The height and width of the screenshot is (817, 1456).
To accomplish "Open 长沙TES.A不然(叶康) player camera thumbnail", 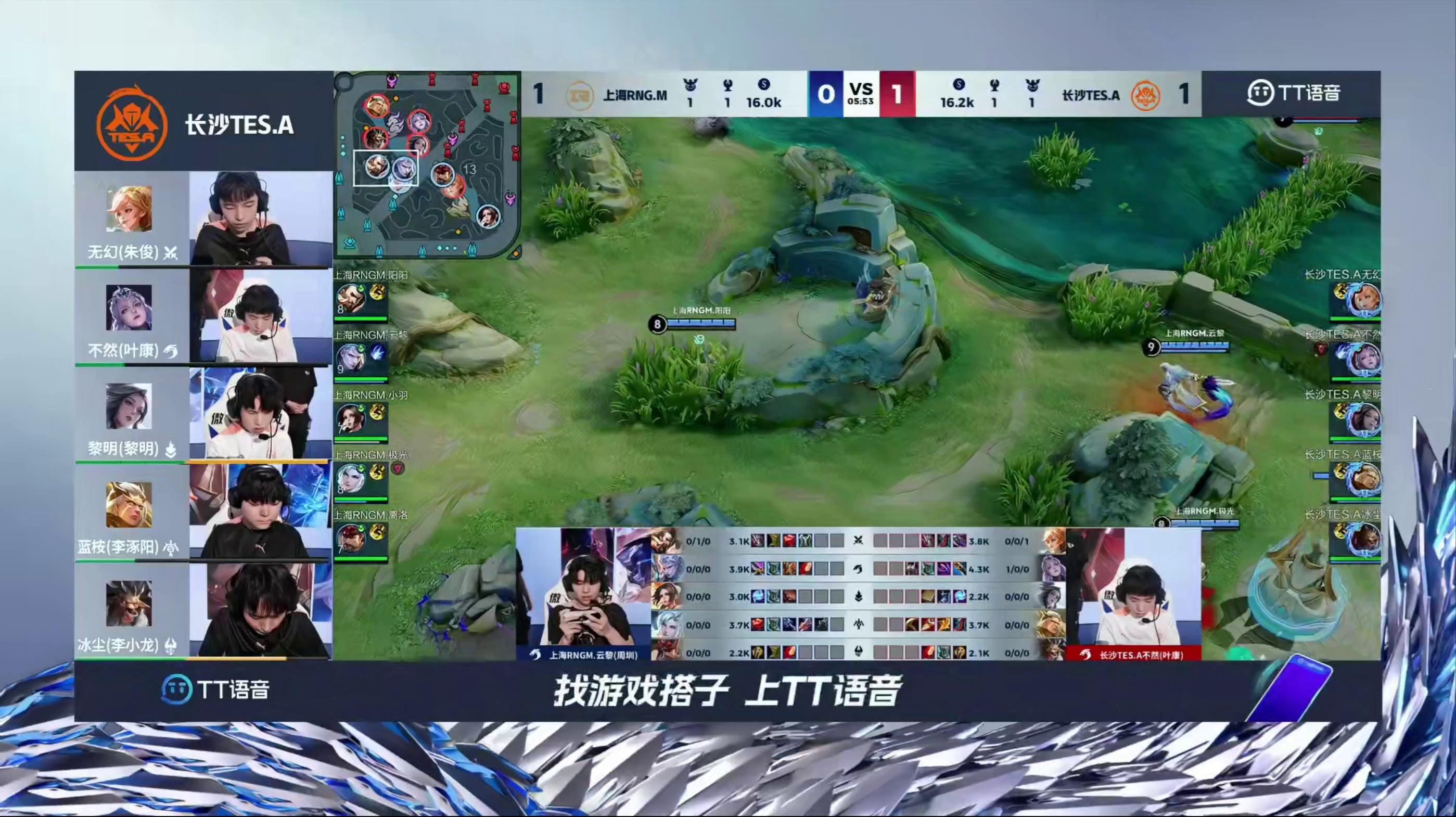I will (1133, 593).
